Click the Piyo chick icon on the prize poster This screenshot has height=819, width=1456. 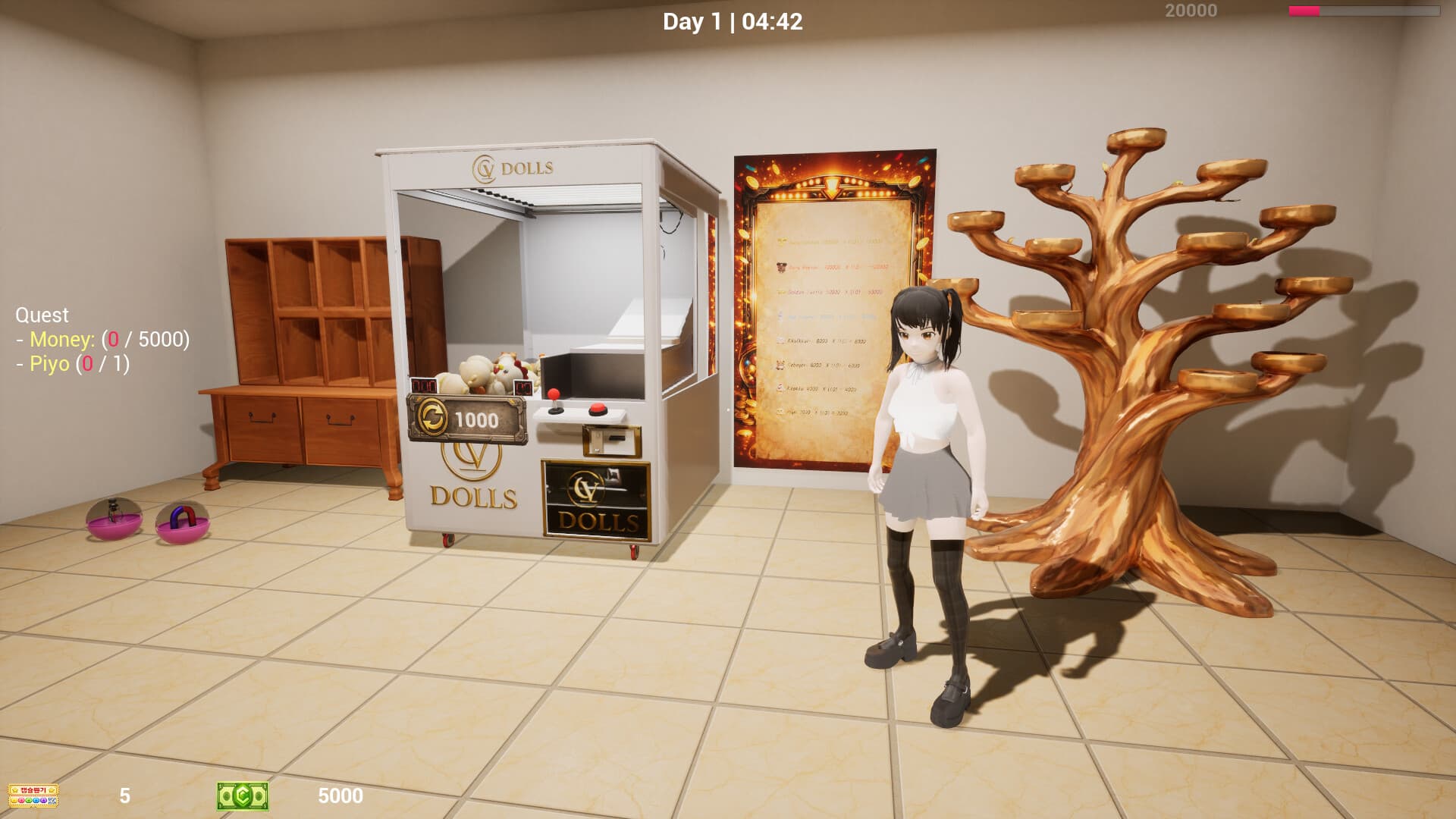pos(780,413)
